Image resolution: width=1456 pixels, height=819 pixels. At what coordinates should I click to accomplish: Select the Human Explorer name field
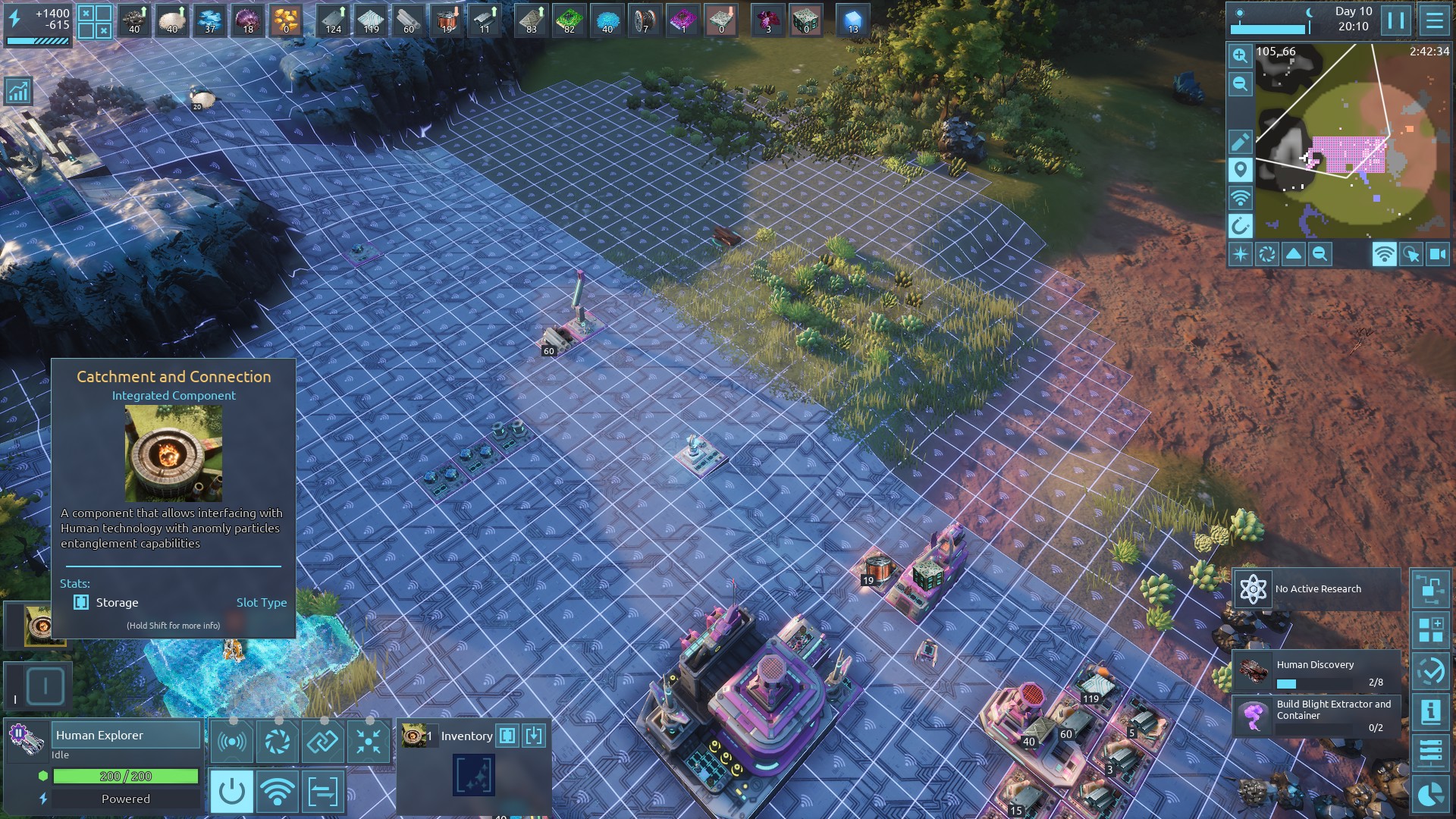126,735
